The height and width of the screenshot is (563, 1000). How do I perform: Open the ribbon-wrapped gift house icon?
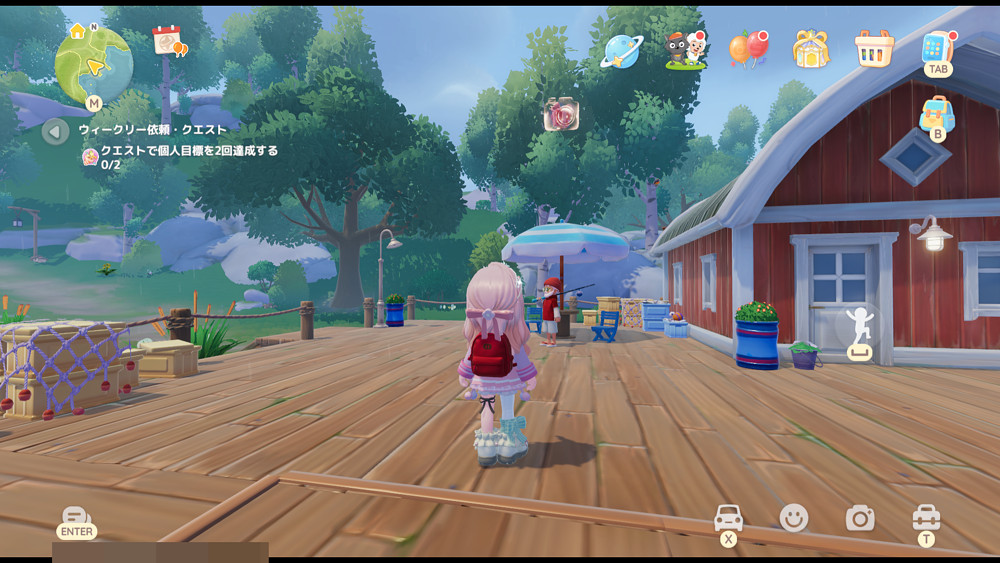point(811,48)
